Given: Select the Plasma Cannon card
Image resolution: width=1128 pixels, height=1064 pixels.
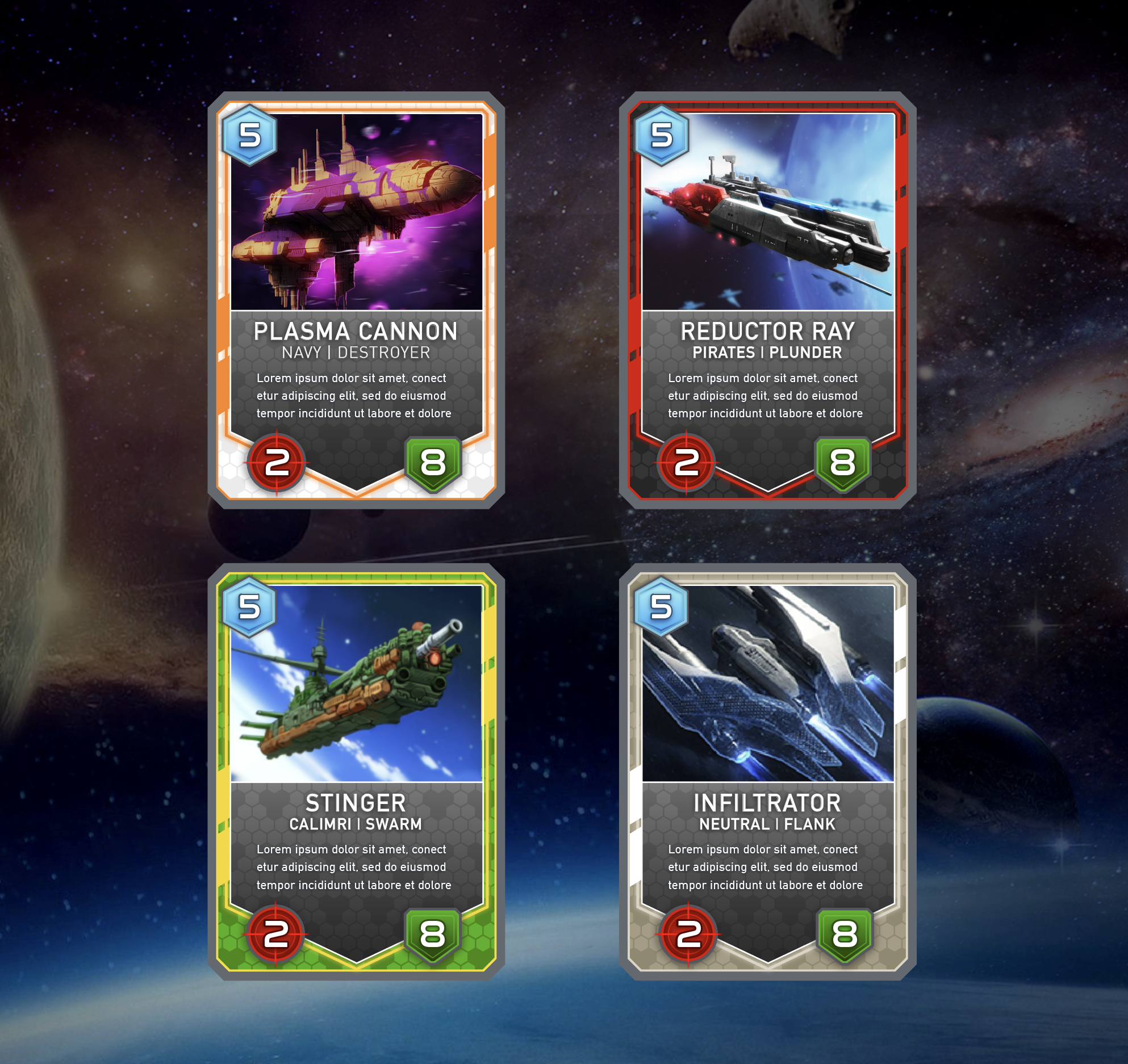Looking at the screenshot, I should coord(356,300).
